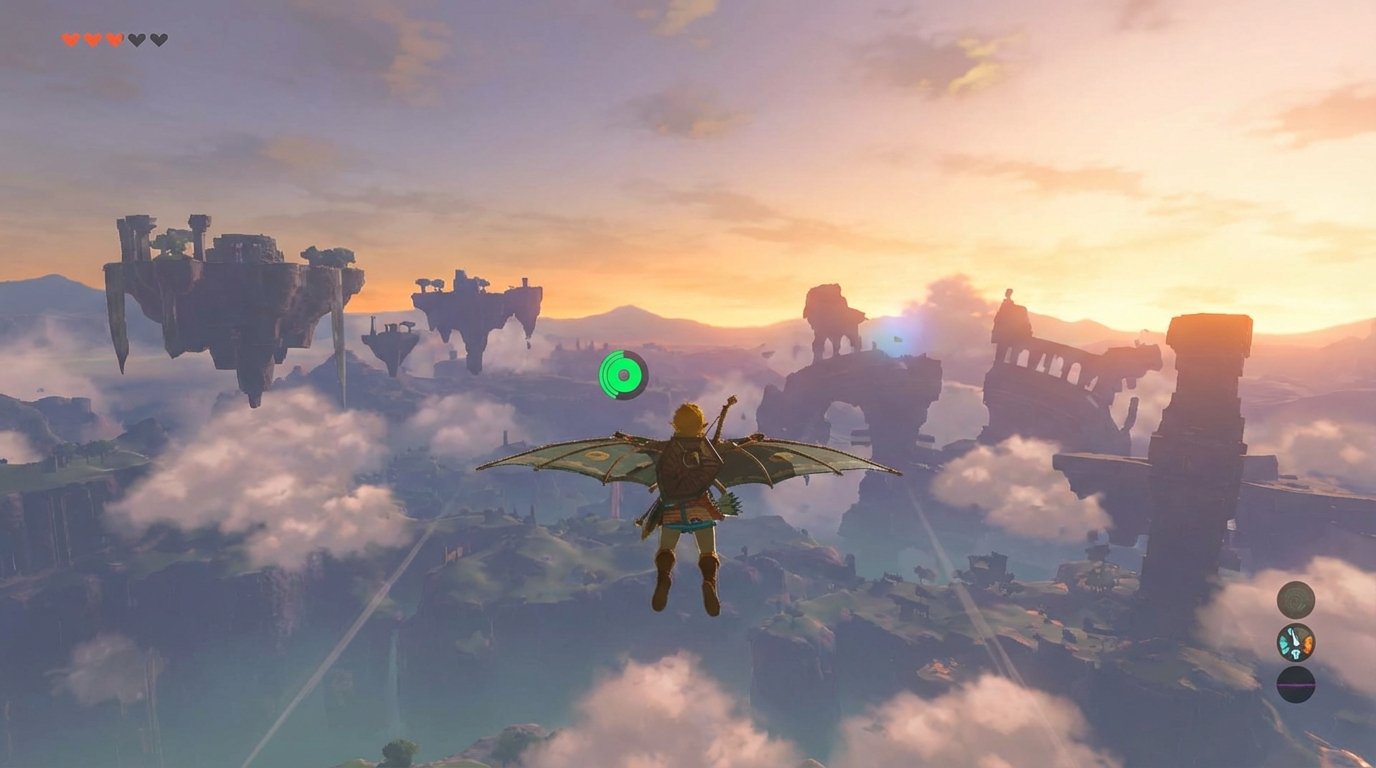Click the second red heart in the health row

pos(92,40)
